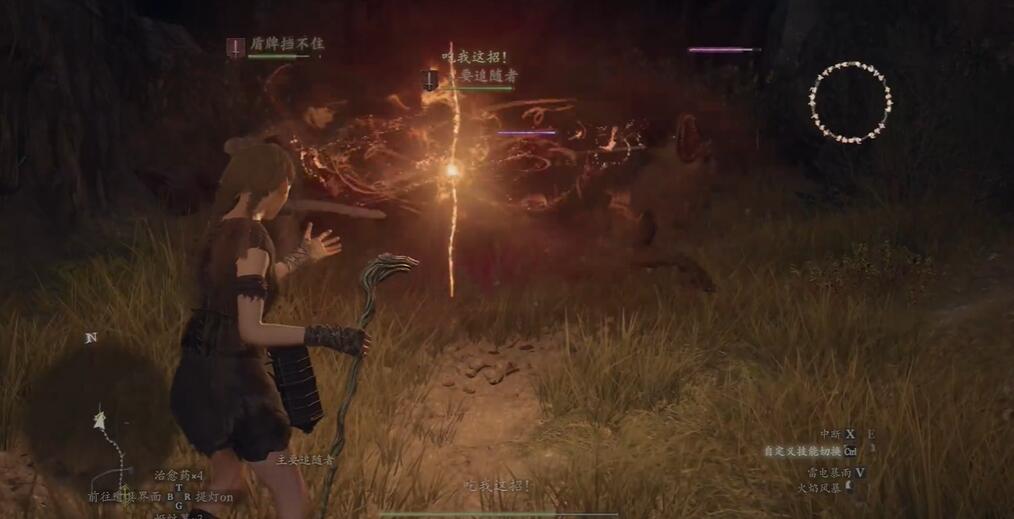The width and height of the screenshot is (1014, 519).
Task: Select the player arrow marker on minimap
Action: click(x=100, y=420)
